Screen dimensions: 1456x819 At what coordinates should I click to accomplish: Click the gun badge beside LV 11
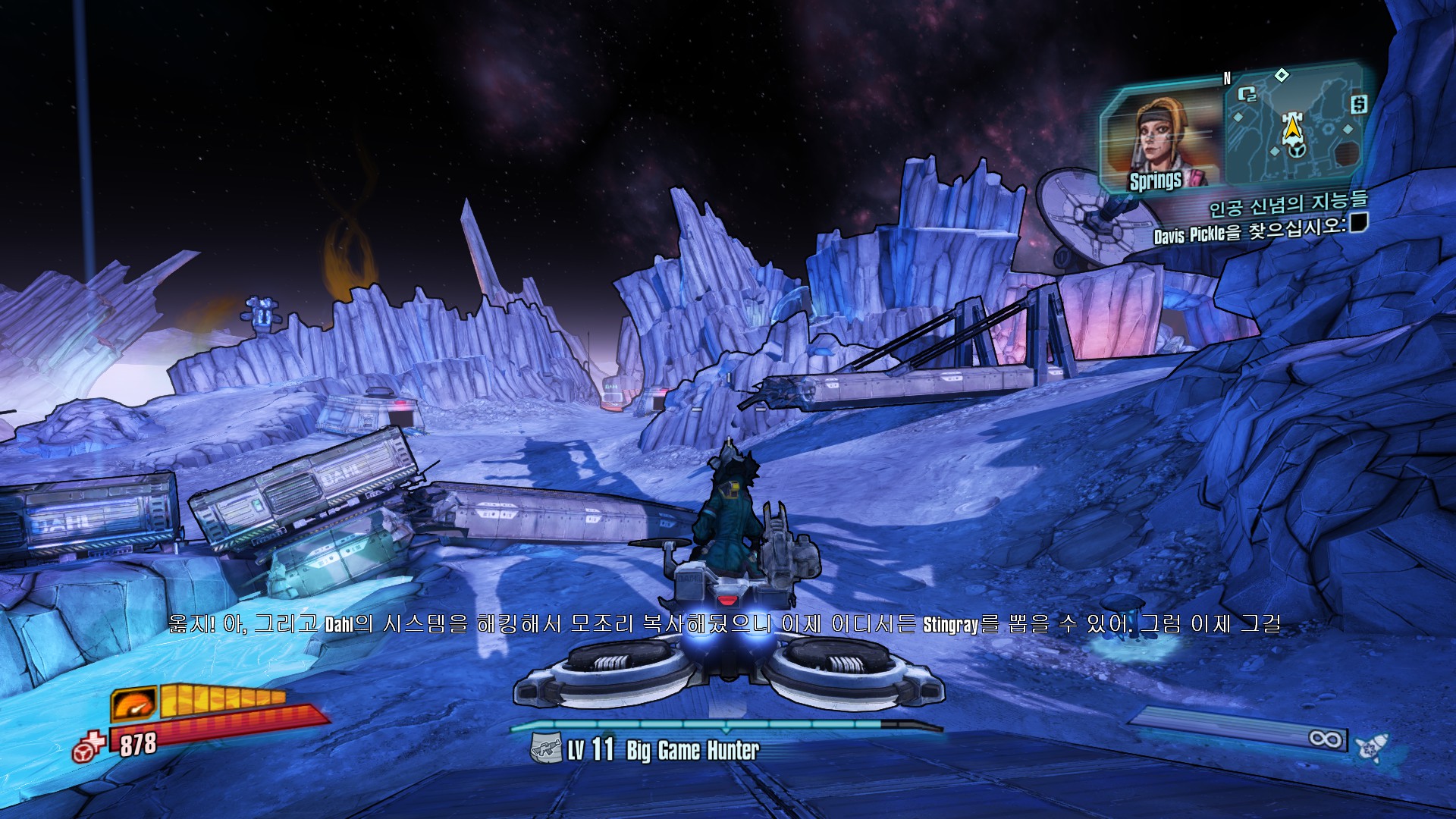(x=545, y=748)
